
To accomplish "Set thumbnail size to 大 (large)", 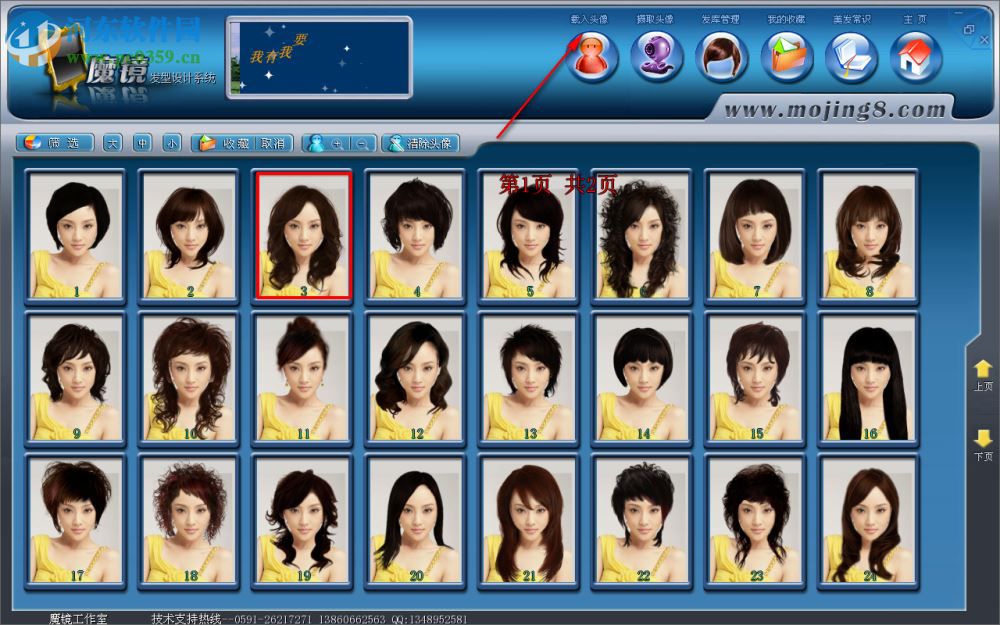I will [112, 143].
